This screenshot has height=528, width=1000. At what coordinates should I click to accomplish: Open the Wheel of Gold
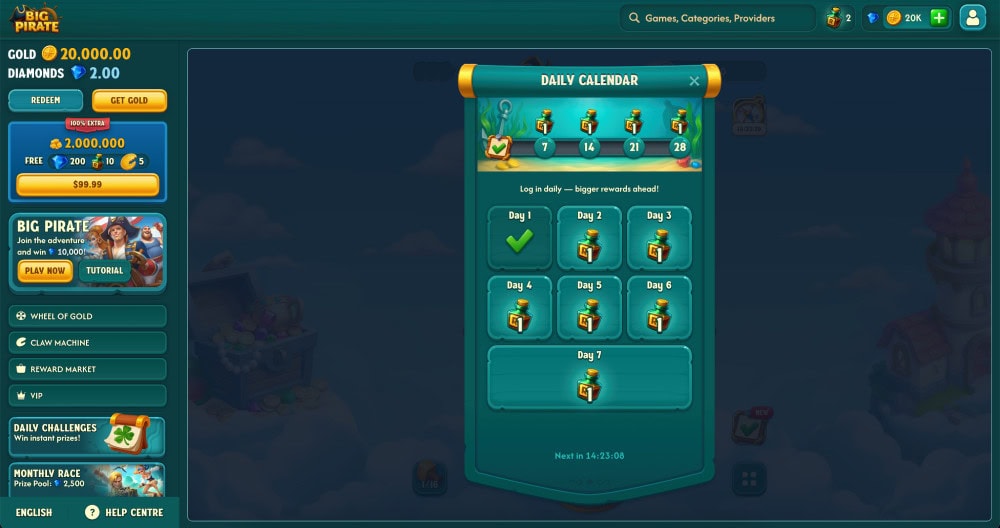tap(87, 316)
